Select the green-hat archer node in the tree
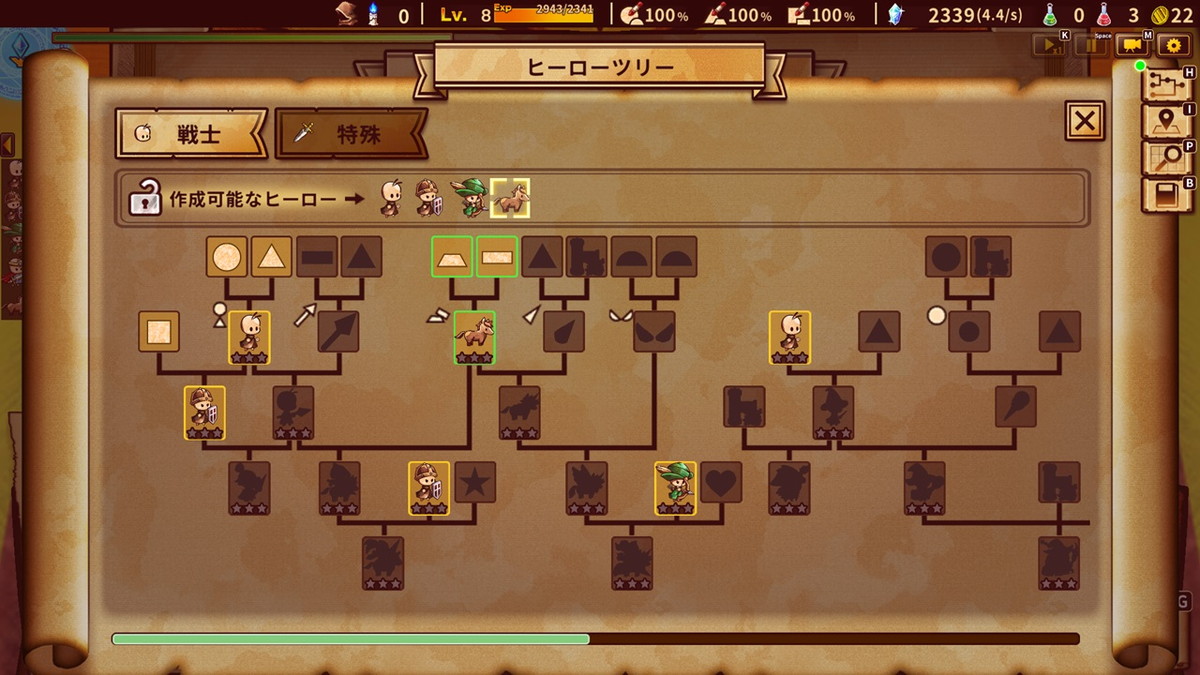 click(x=676, y=487)
